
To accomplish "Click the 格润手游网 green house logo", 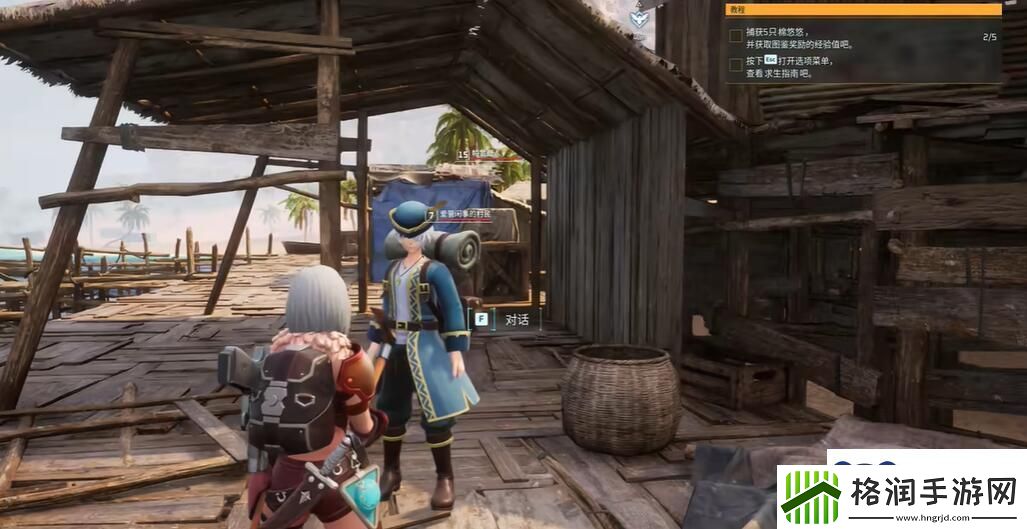I will [811, 493].
